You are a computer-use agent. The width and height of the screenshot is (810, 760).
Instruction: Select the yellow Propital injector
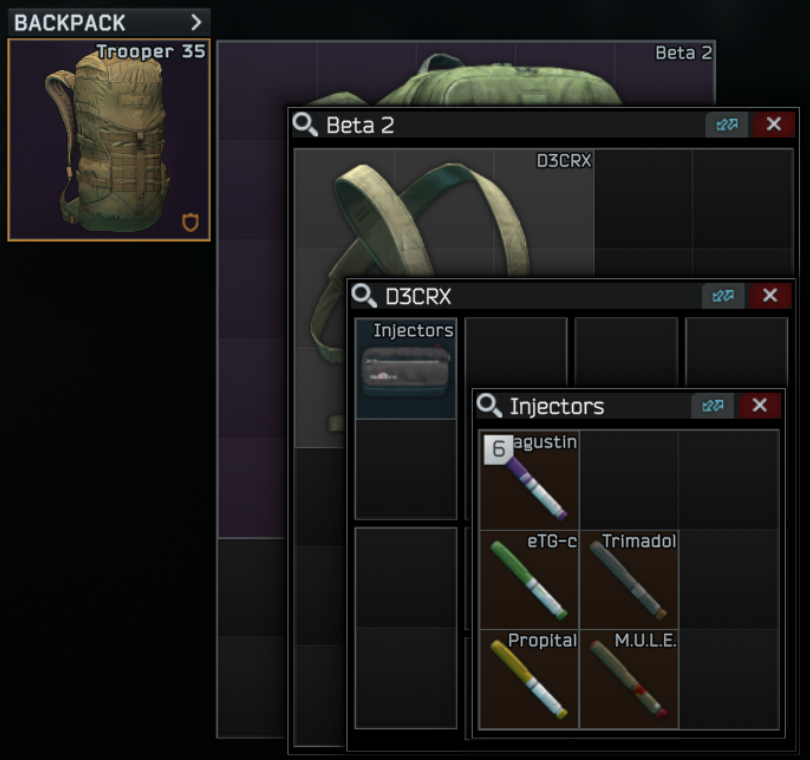pos(529,679)
